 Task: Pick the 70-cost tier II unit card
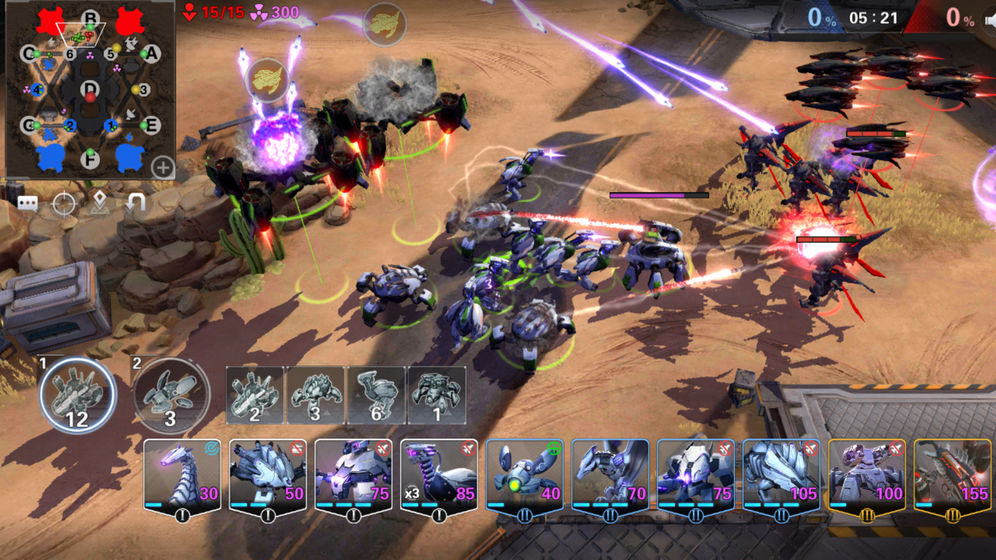tap(610, 478)
